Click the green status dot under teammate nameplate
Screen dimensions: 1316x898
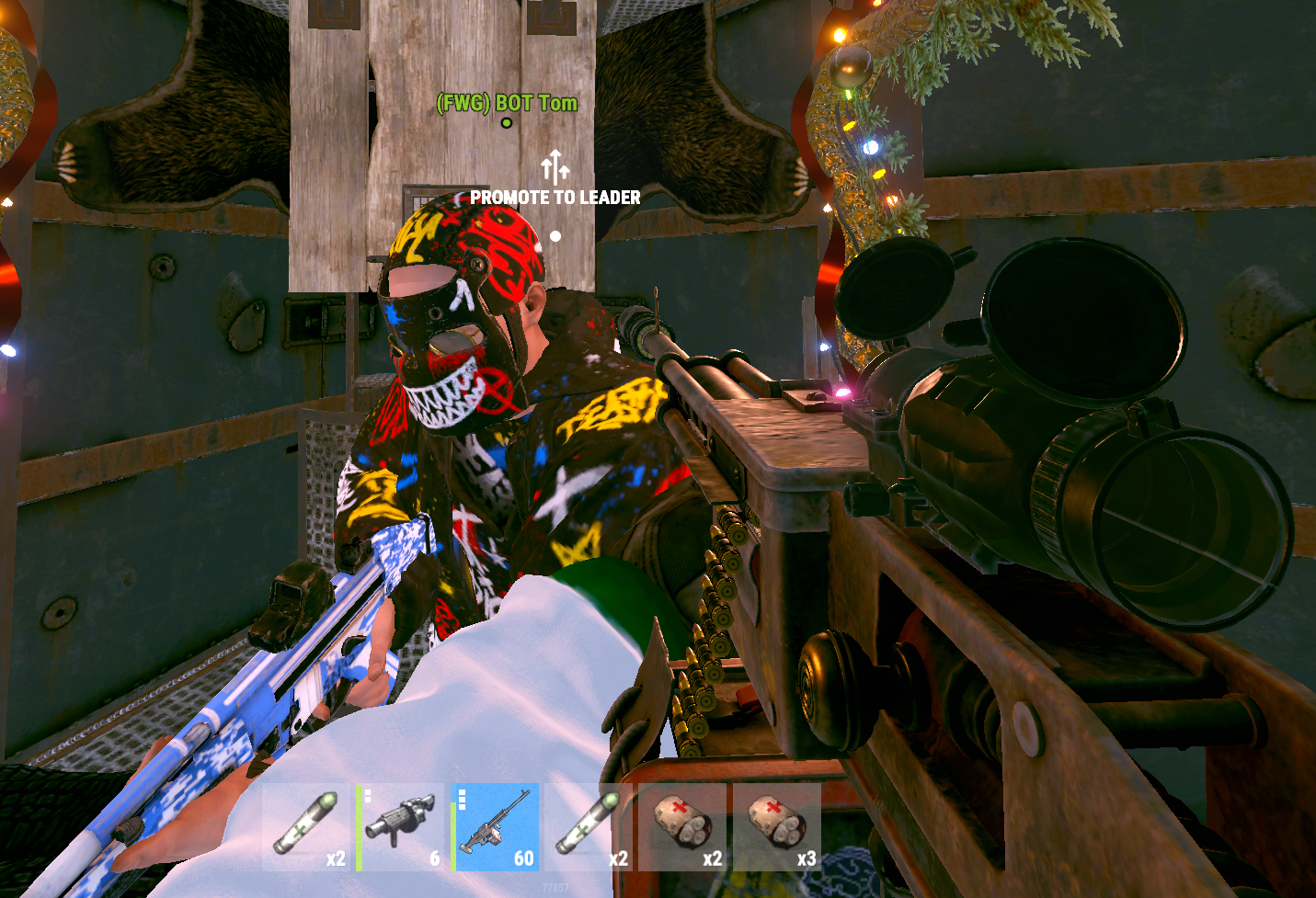505,125
